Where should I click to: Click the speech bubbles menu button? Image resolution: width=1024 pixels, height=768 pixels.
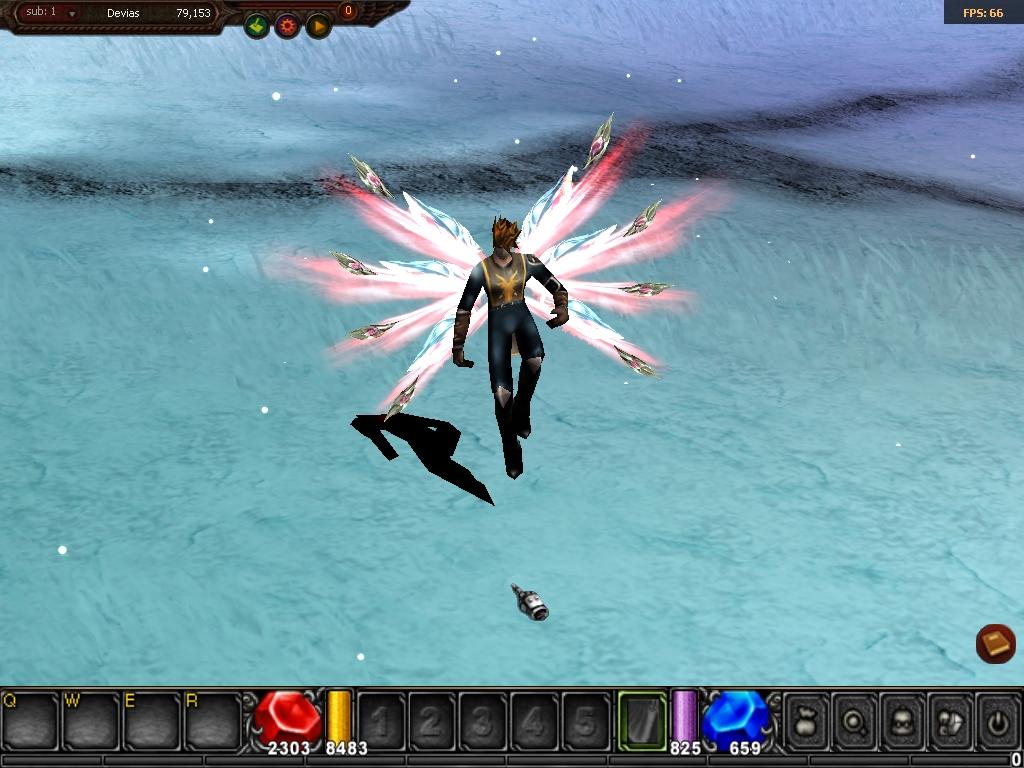tap(950, 720)
